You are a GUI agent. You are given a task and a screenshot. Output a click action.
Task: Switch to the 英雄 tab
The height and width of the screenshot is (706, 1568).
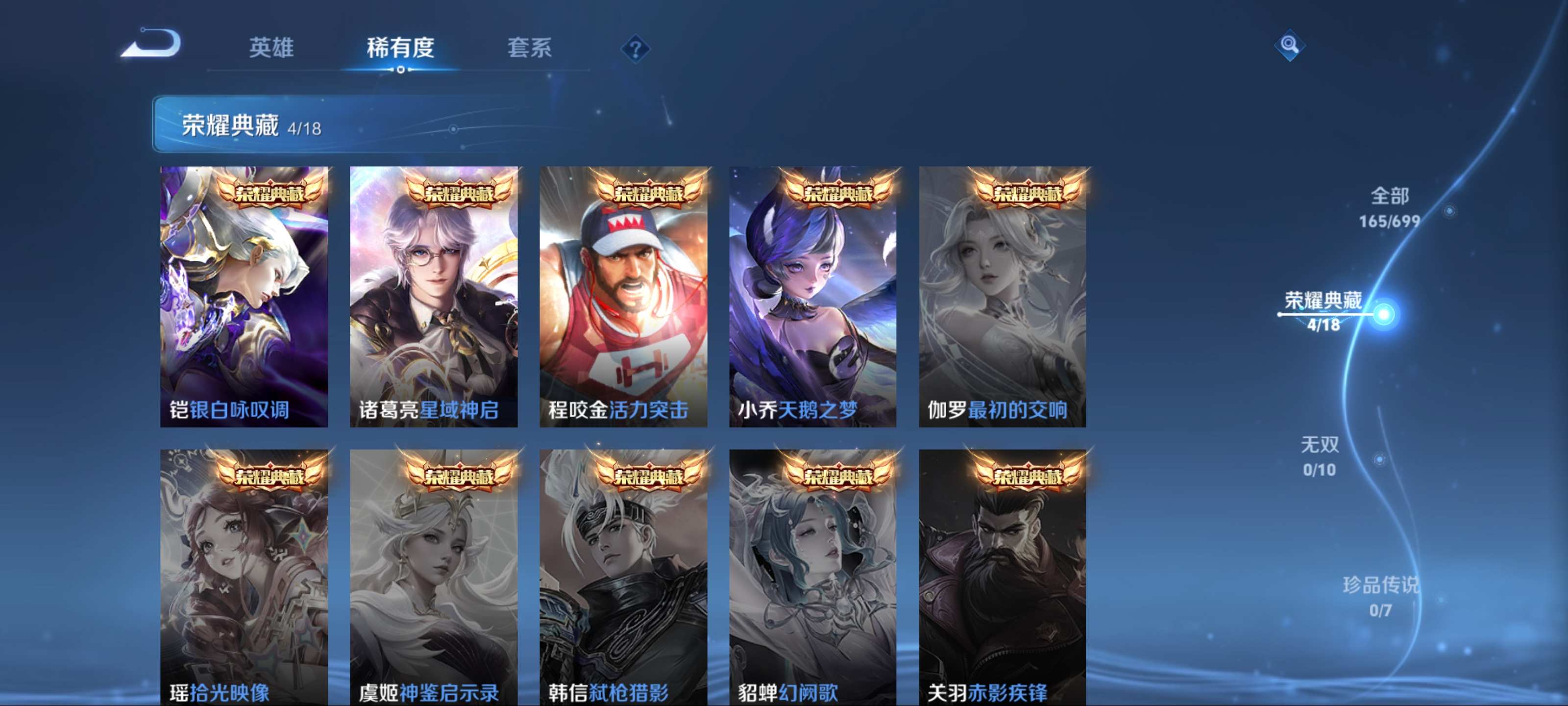pos(271,48)
